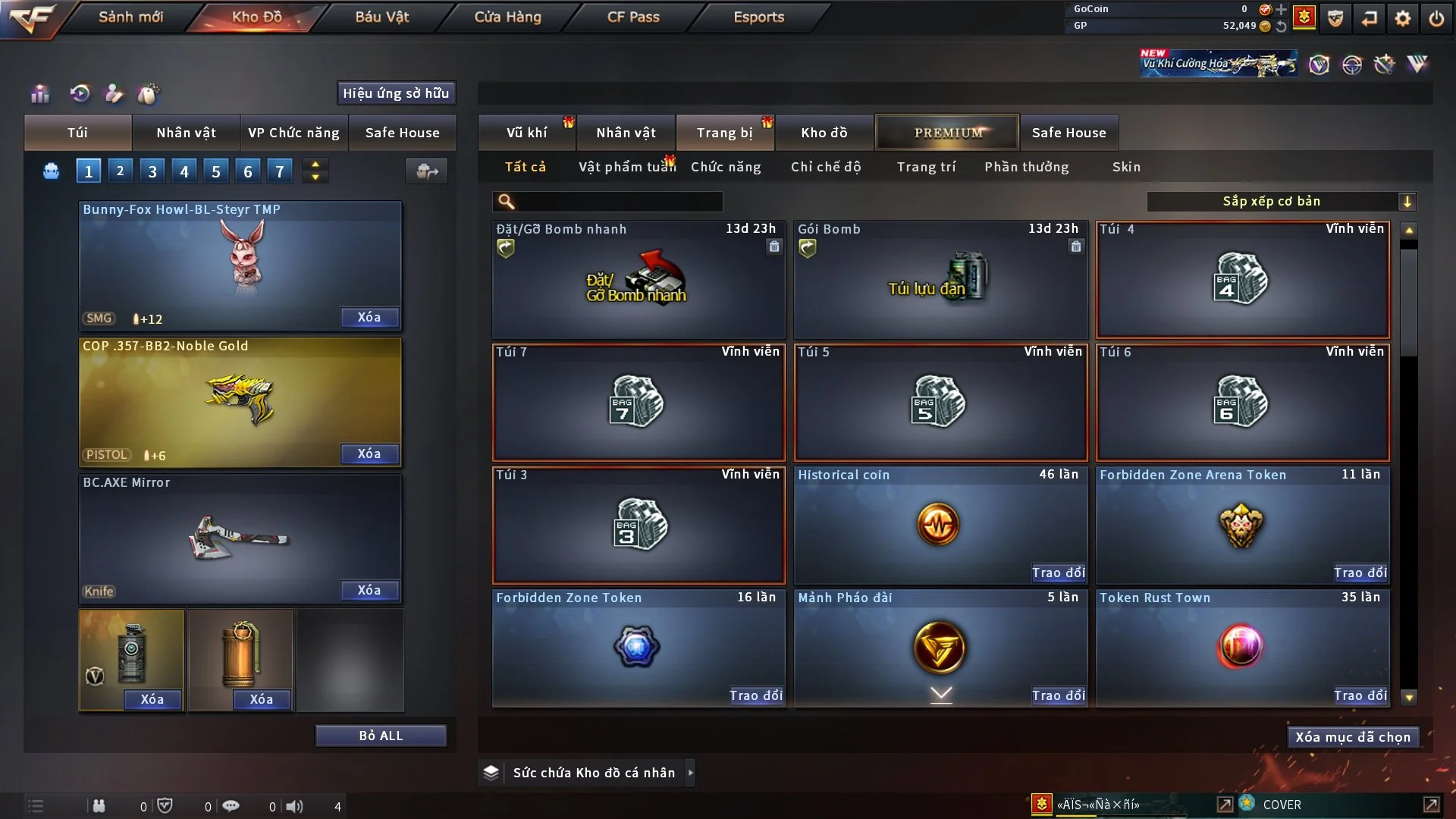Select the Đặt/Gỡ Bomb nhanh item

click(x=638, y=279)
